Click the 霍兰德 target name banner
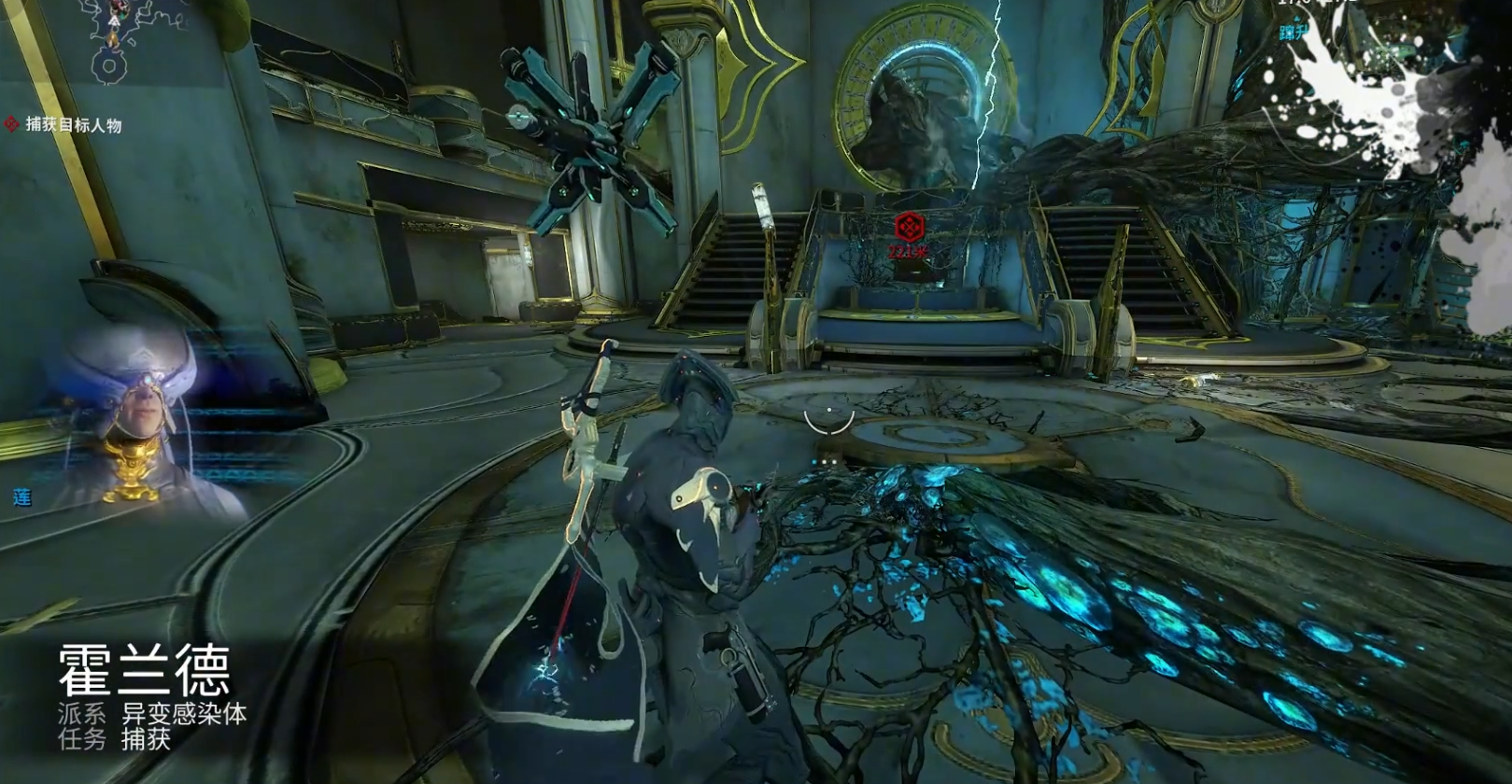Image resolution: width=1512 pixels, height=784 pixels. pos(144,670)
